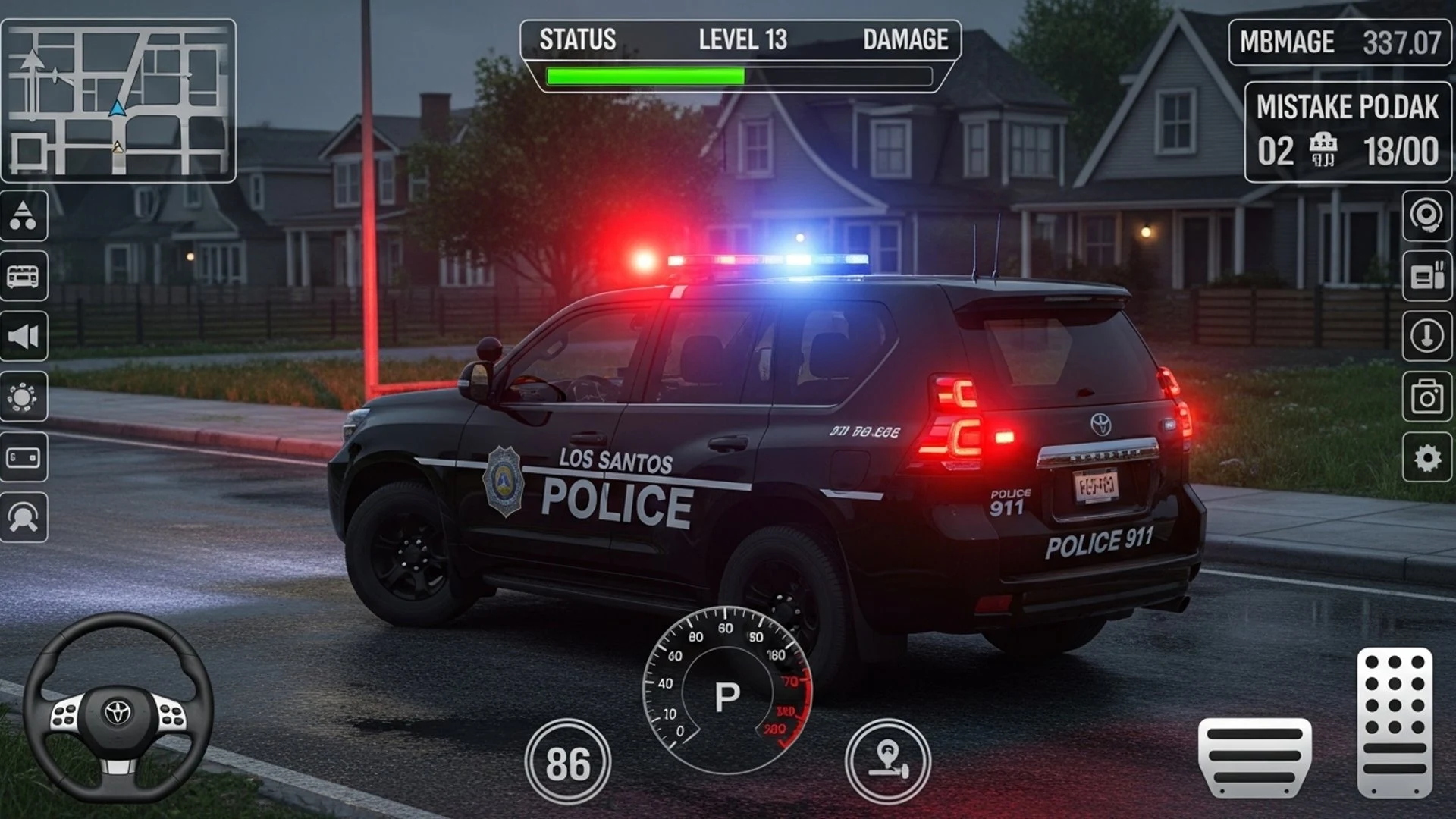
Task: Sound the horn speaker button
Action: [24, 336]
